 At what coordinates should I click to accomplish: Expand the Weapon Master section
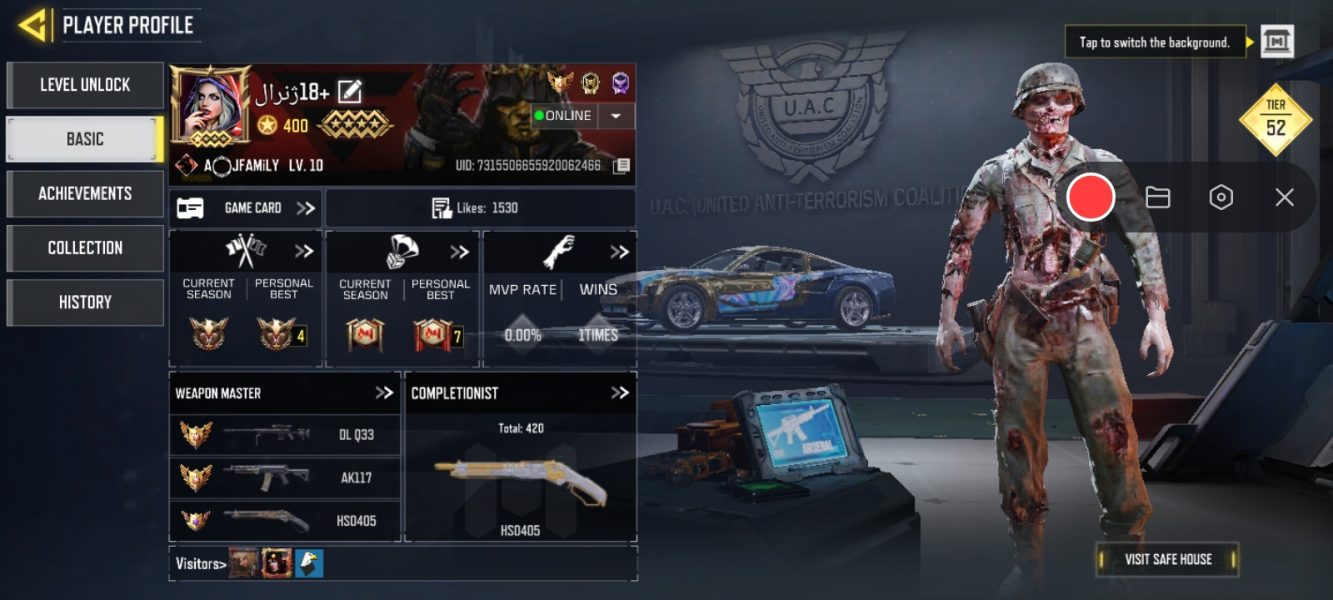click(x=384, y=393)
